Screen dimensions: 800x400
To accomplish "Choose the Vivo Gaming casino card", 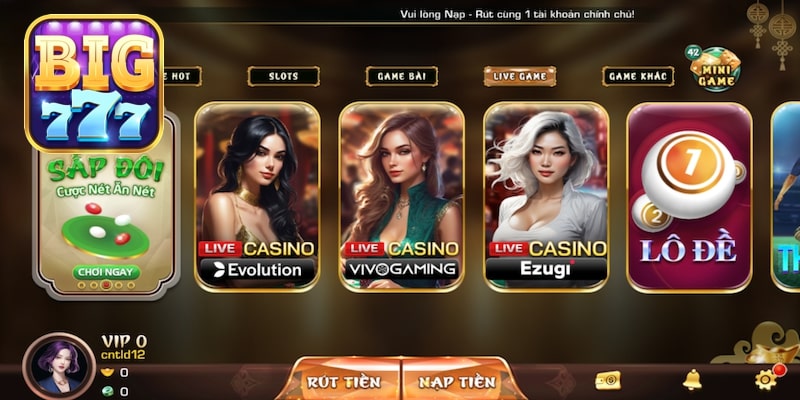I will click(401, 196).
